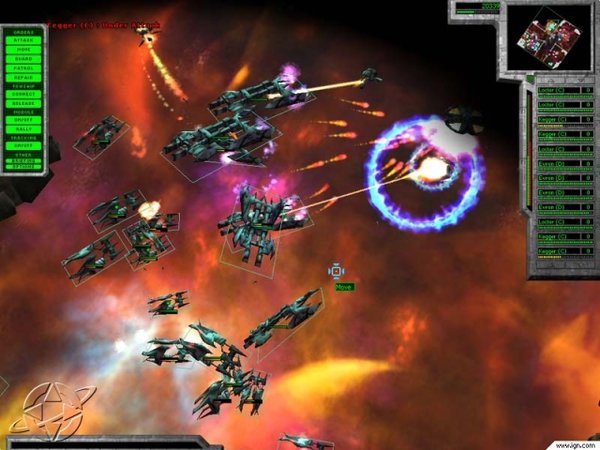Image resolution: width=600 pixels, height=450 pixels.
Task: Click the Repair order button
Action: (x=22, y=77)
